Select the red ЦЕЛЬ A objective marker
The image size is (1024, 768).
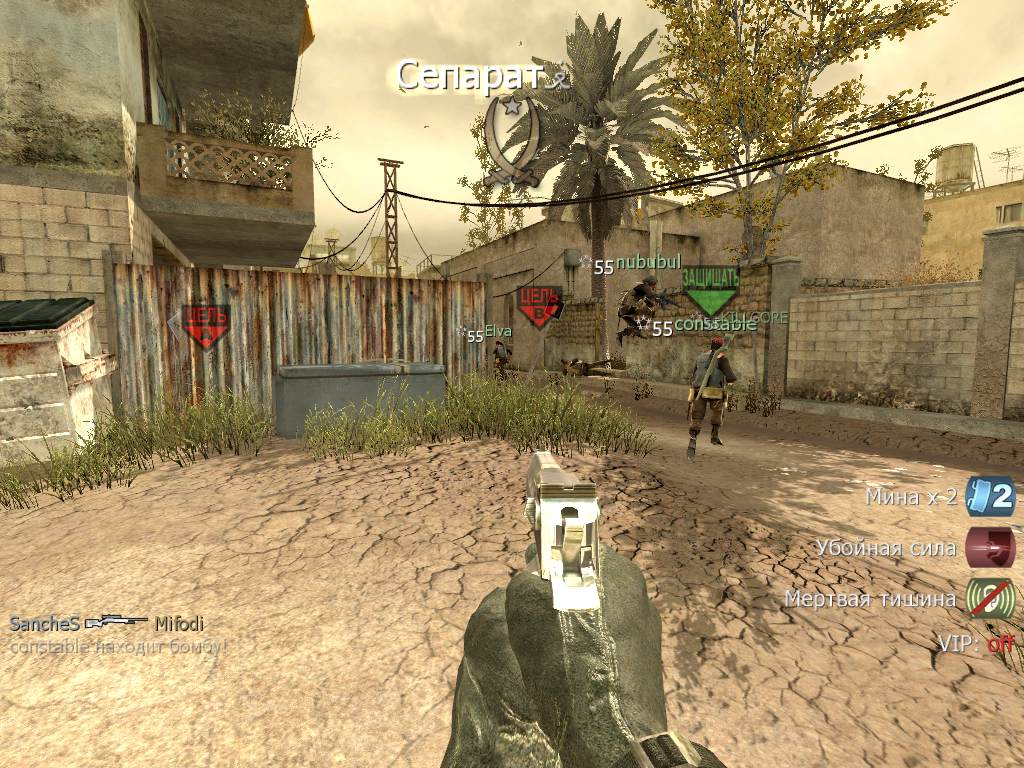[206, 326]
